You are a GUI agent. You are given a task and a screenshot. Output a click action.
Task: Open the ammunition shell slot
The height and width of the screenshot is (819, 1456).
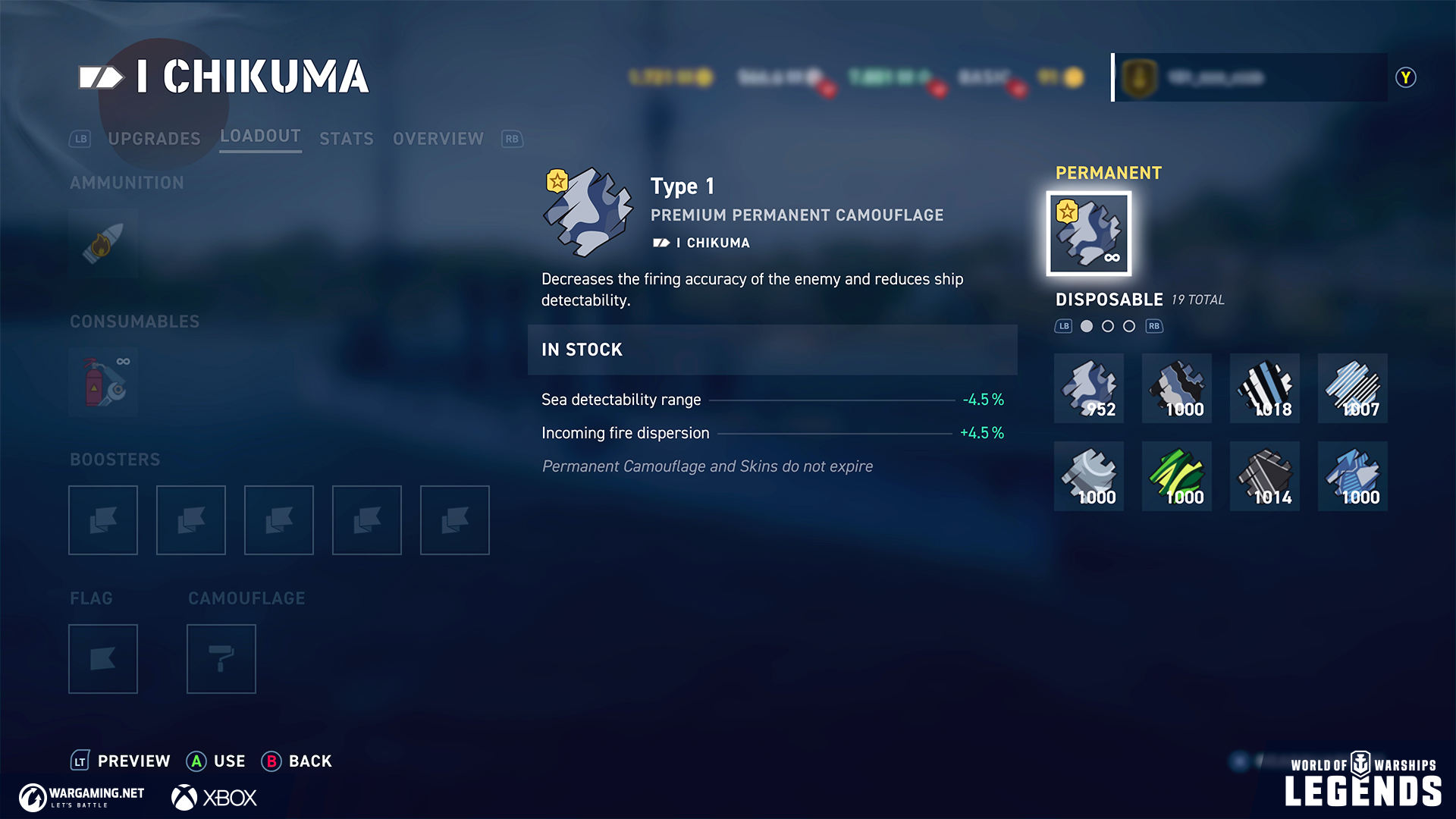(x=103, y=243)
